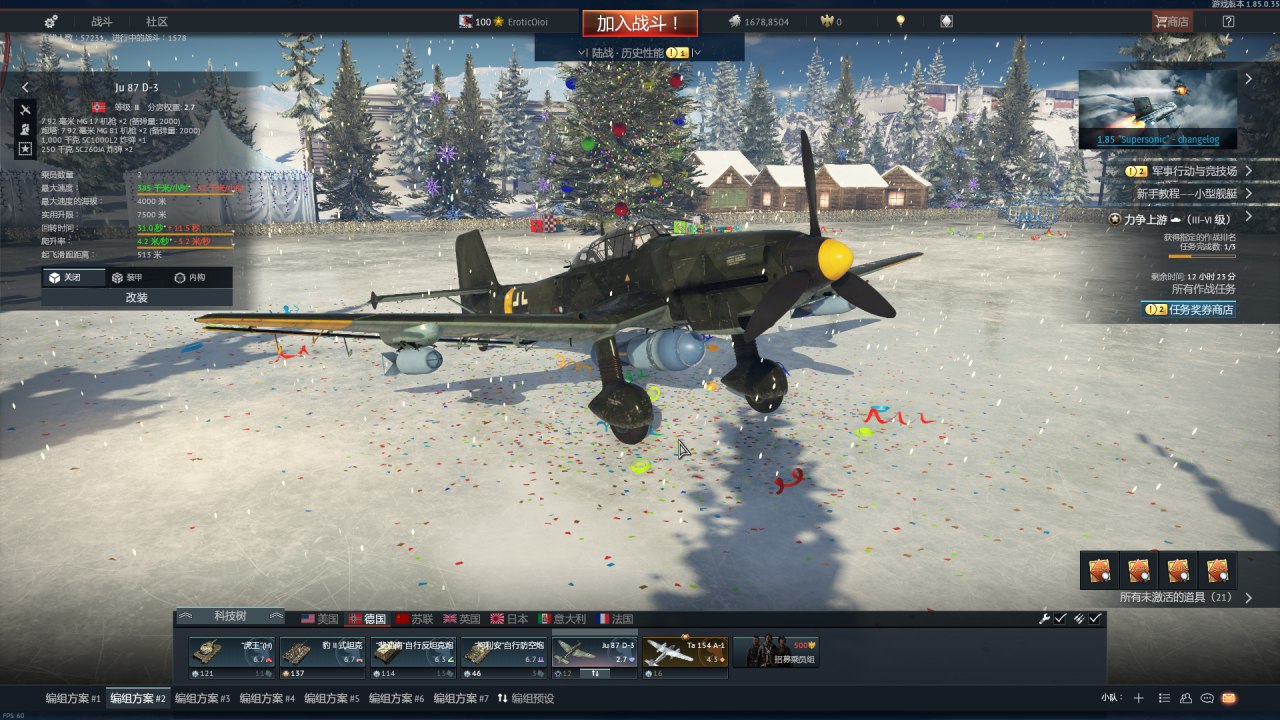This screenshot has height=720, width=1280.
Task: Select the 美国 USA nation tab
Action: tap(320, 619)
